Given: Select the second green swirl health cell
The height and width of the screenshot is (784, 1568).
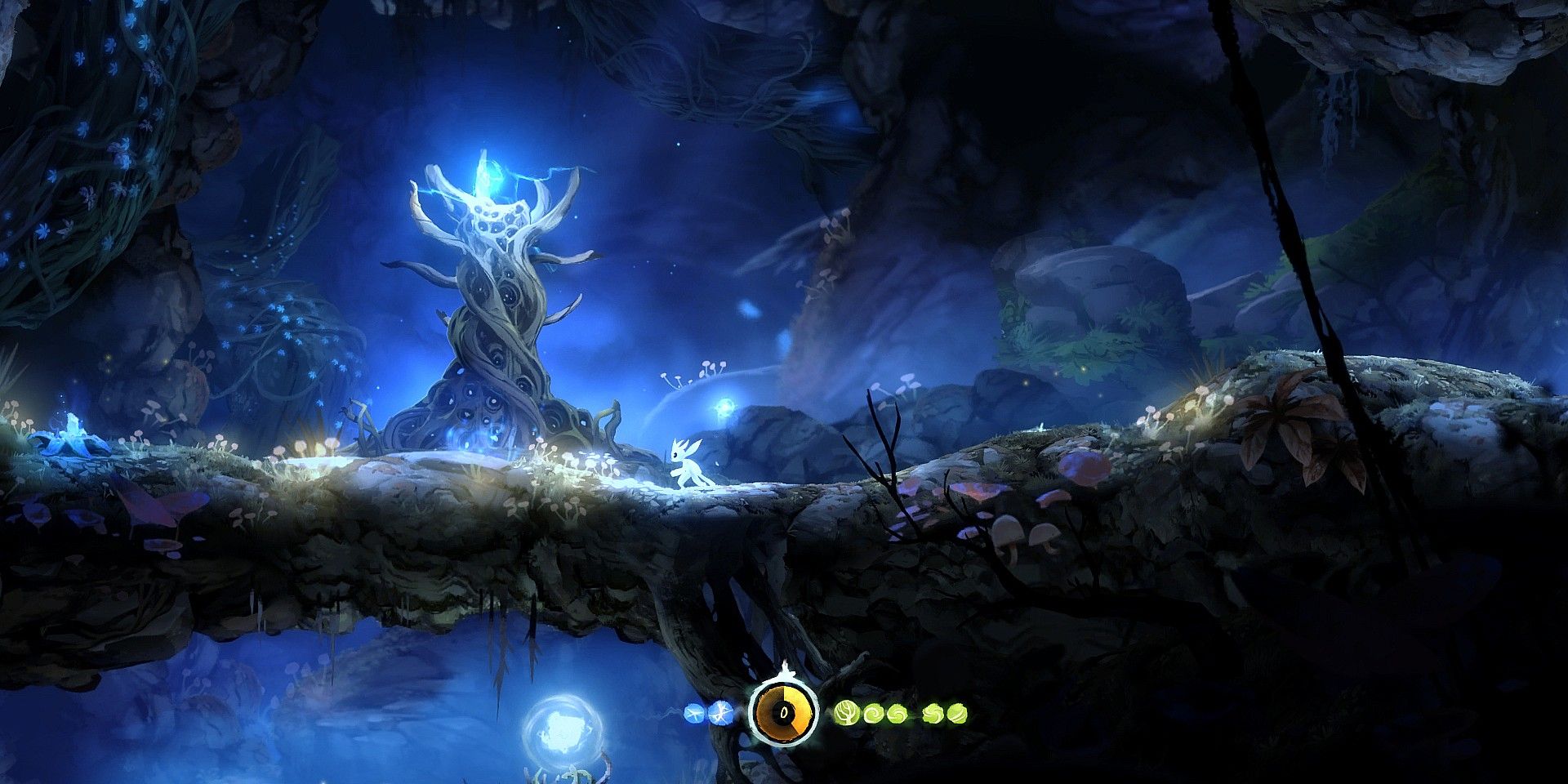Looking at the screenshot, I should click(874, 713).
